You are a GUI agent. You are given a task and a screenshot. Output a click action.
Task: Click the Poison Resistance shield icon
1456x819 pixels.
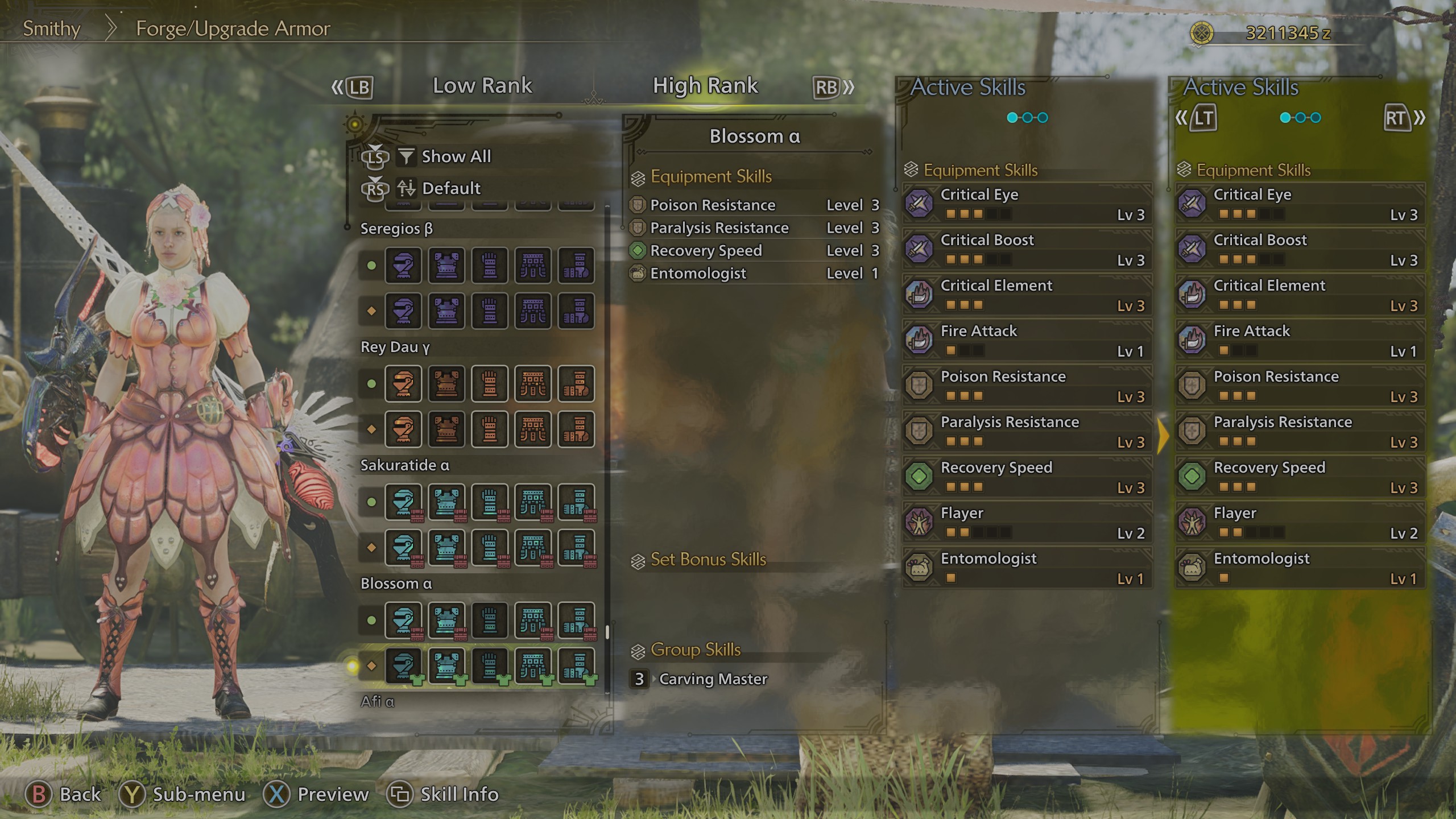click(919, 385)
